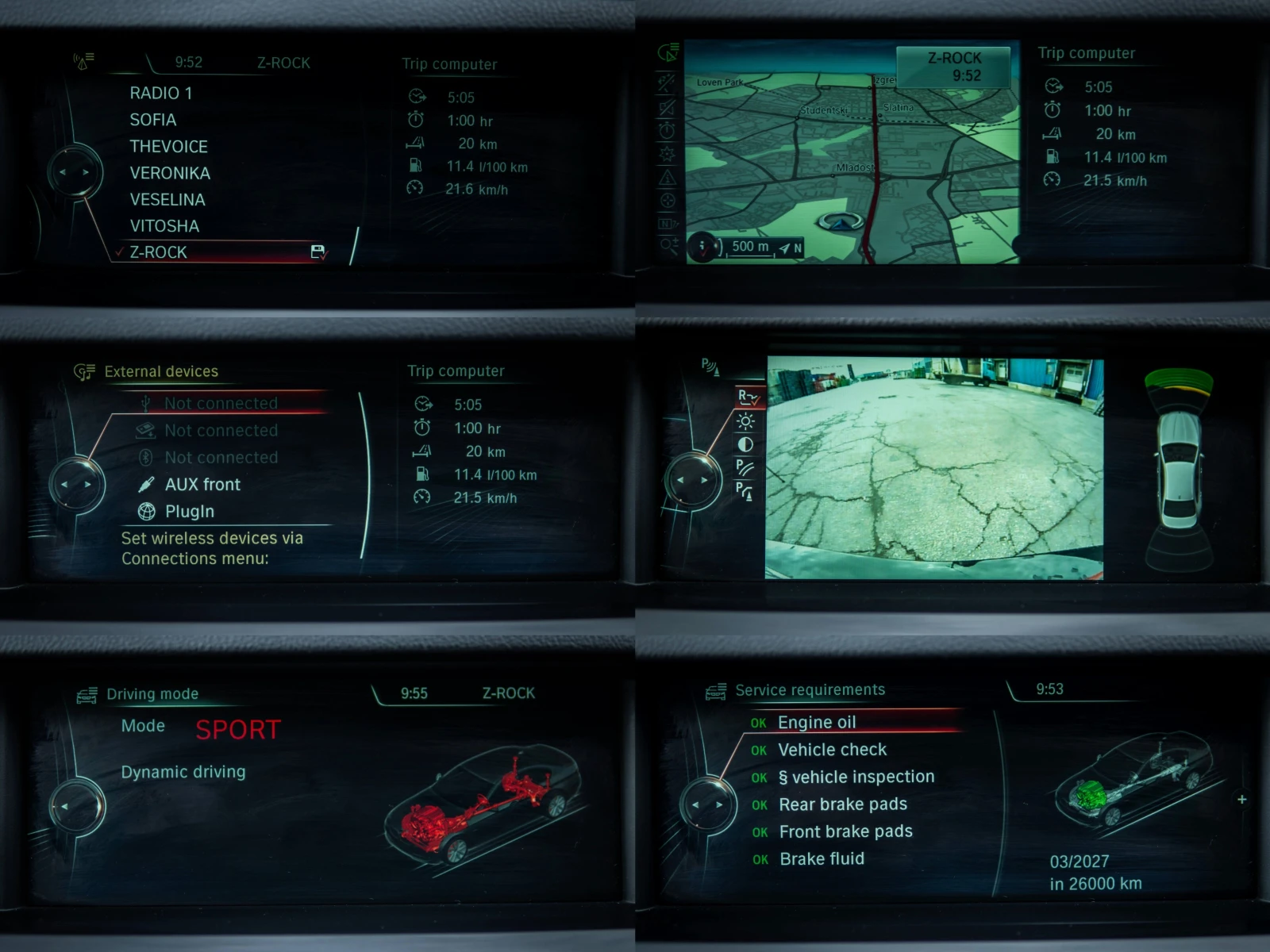Select the RADIO 1 station
Viewport: 1270px width, 952px height.
tap(161, 94)
